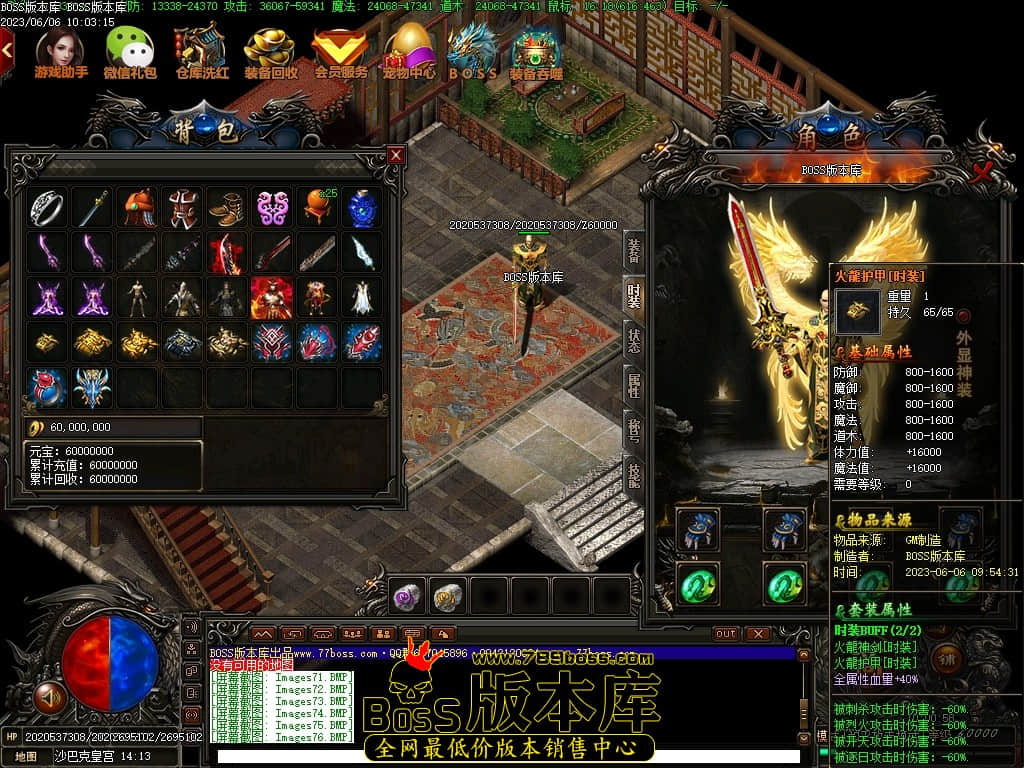The height and width of the screenshot is (768, 1024).
Task: Select the orange helmet in the backpack
Action: (138, 208)
